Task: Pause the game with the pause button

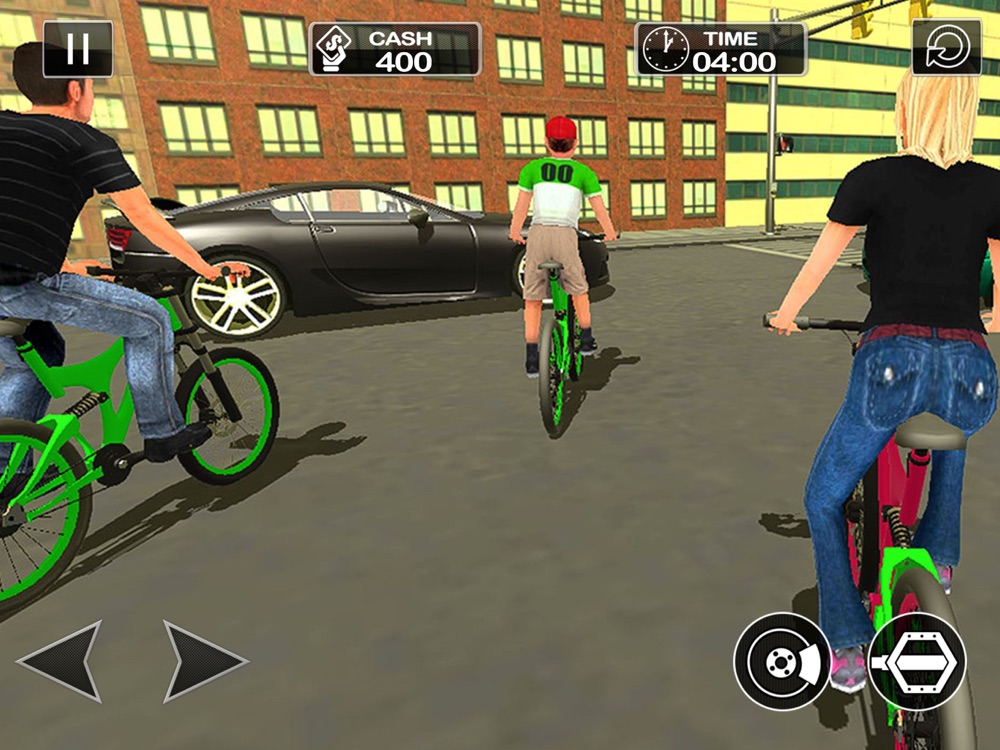Action: tap(78, 49)
